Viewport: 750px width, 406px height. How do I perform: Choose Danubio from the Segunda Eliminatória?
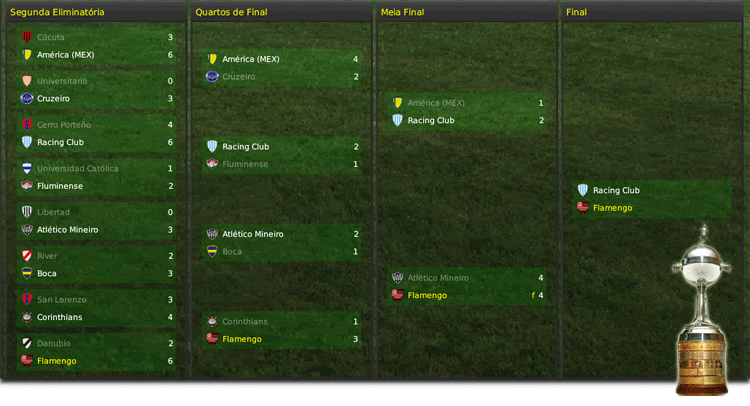(55, 343)
